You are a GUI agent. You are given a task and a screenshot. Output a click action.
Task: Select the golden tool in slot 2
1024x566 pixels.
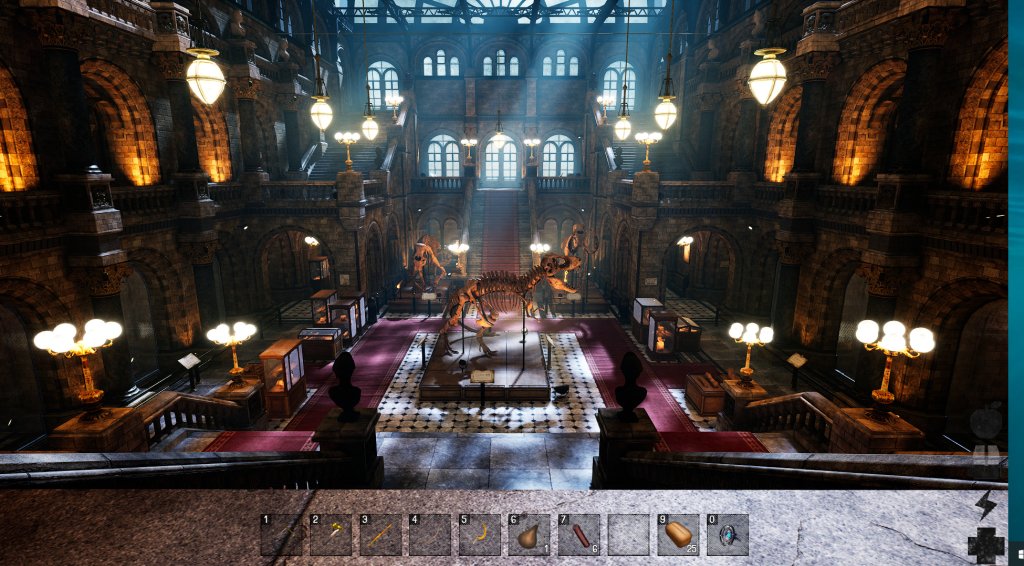pos(330,535)
